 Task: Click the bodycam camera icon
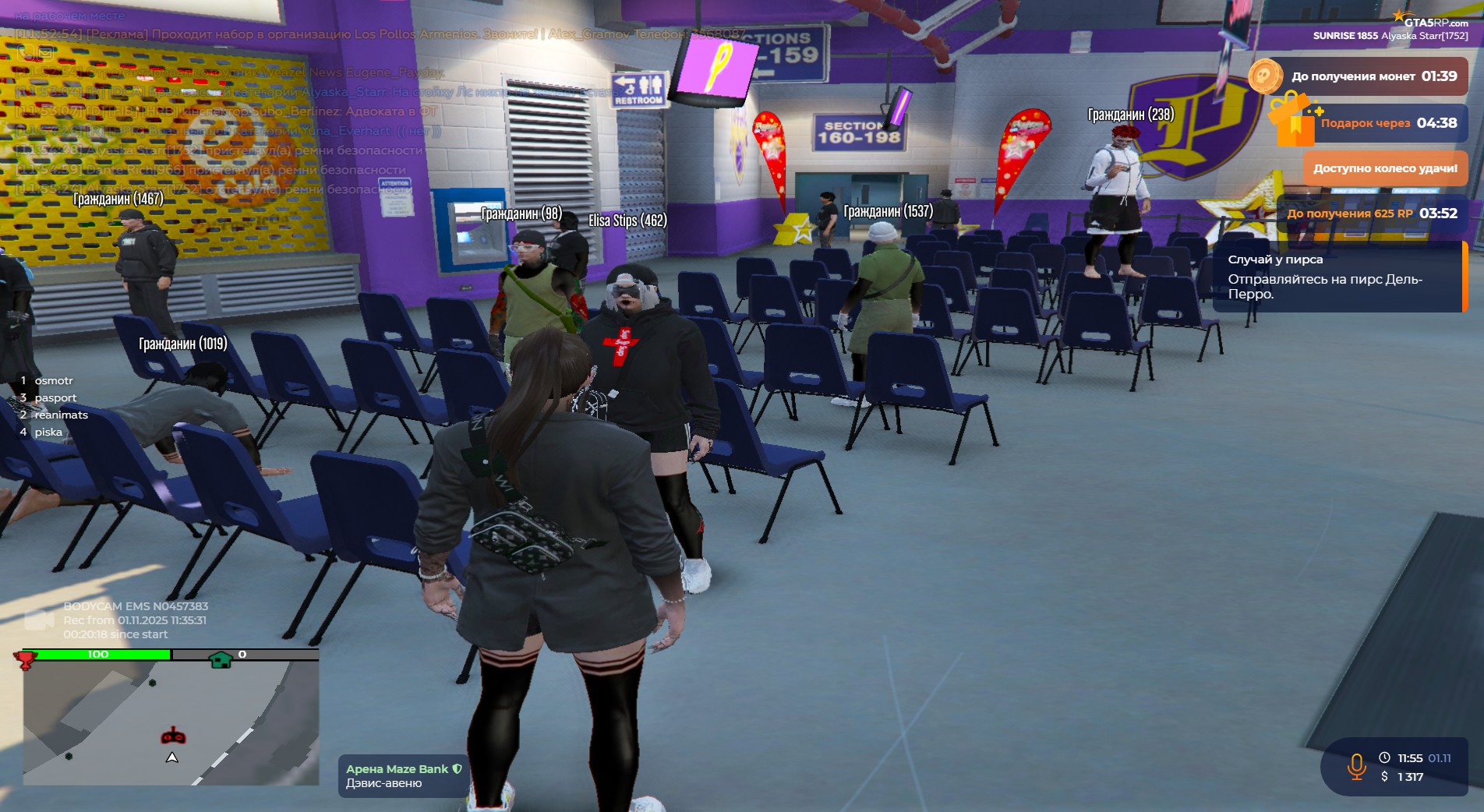point(38,620)
